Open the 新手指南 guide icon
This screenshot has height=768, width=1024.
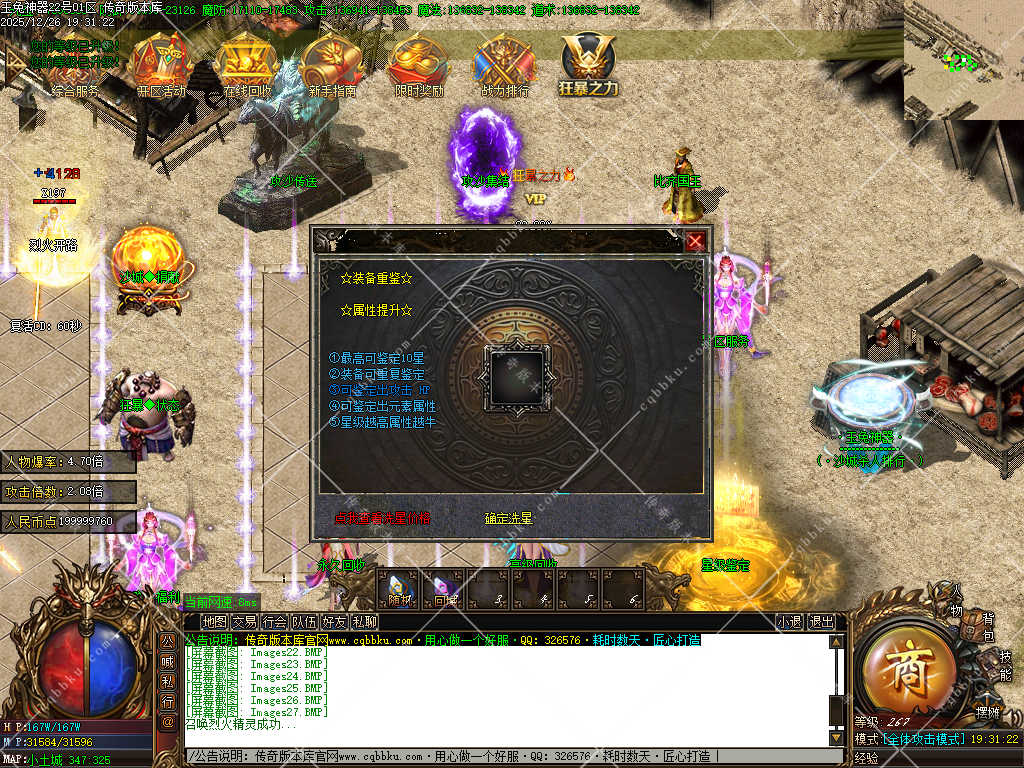tap(332, 65)
